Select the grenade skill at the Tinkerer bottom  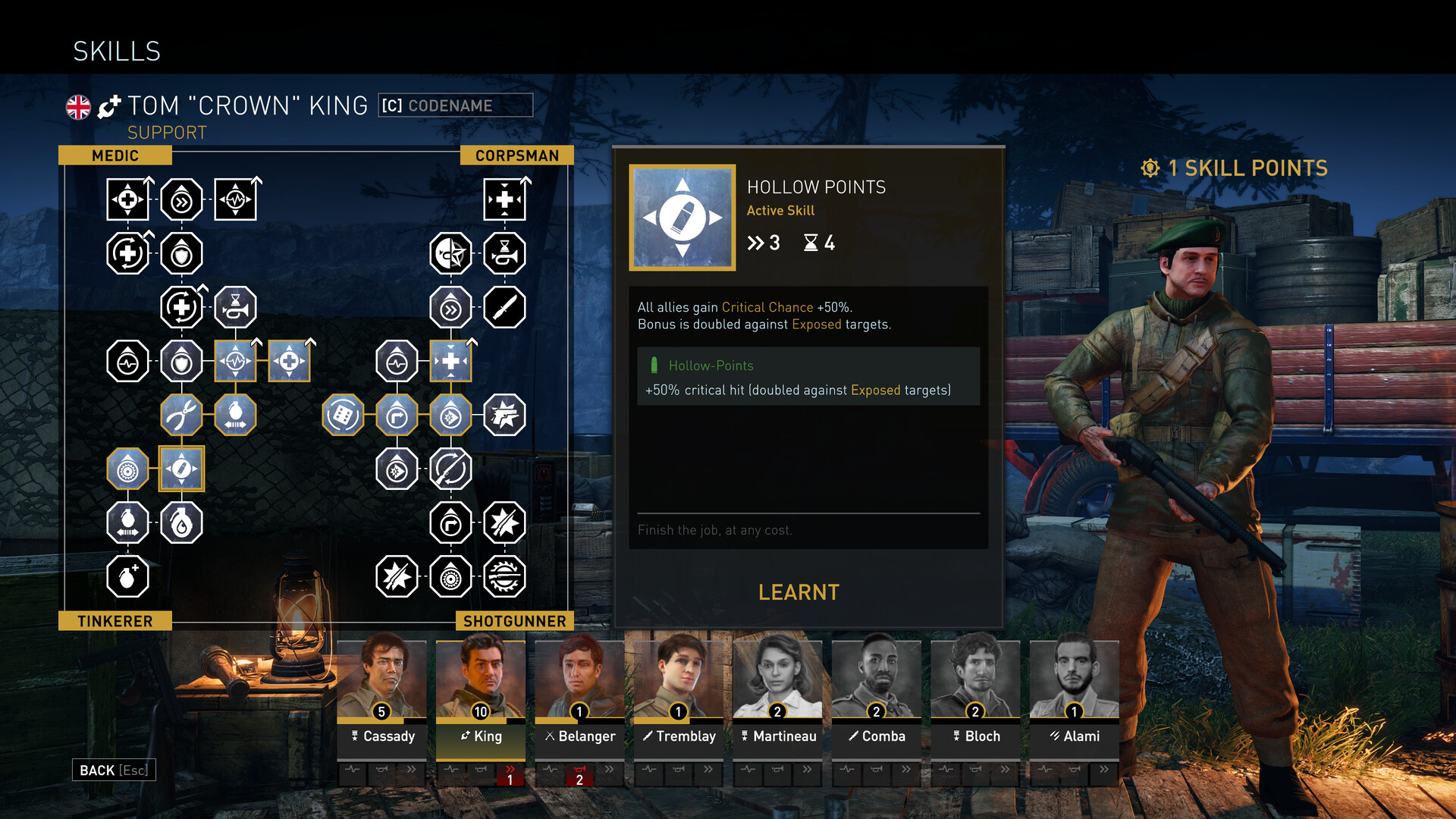[127, 577]
